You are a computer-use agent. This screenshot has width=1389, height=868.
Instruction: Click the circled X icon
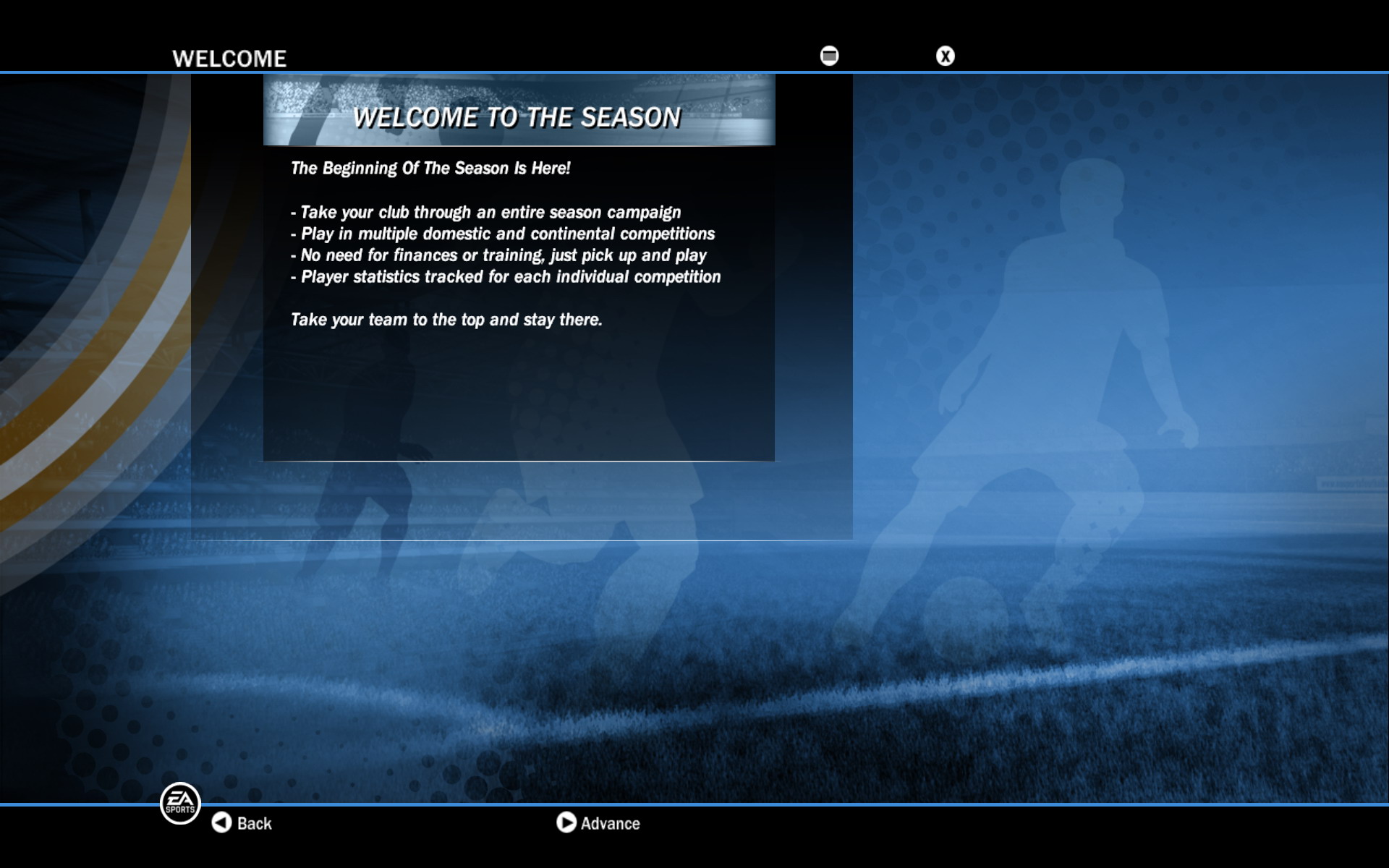point(945,55)
